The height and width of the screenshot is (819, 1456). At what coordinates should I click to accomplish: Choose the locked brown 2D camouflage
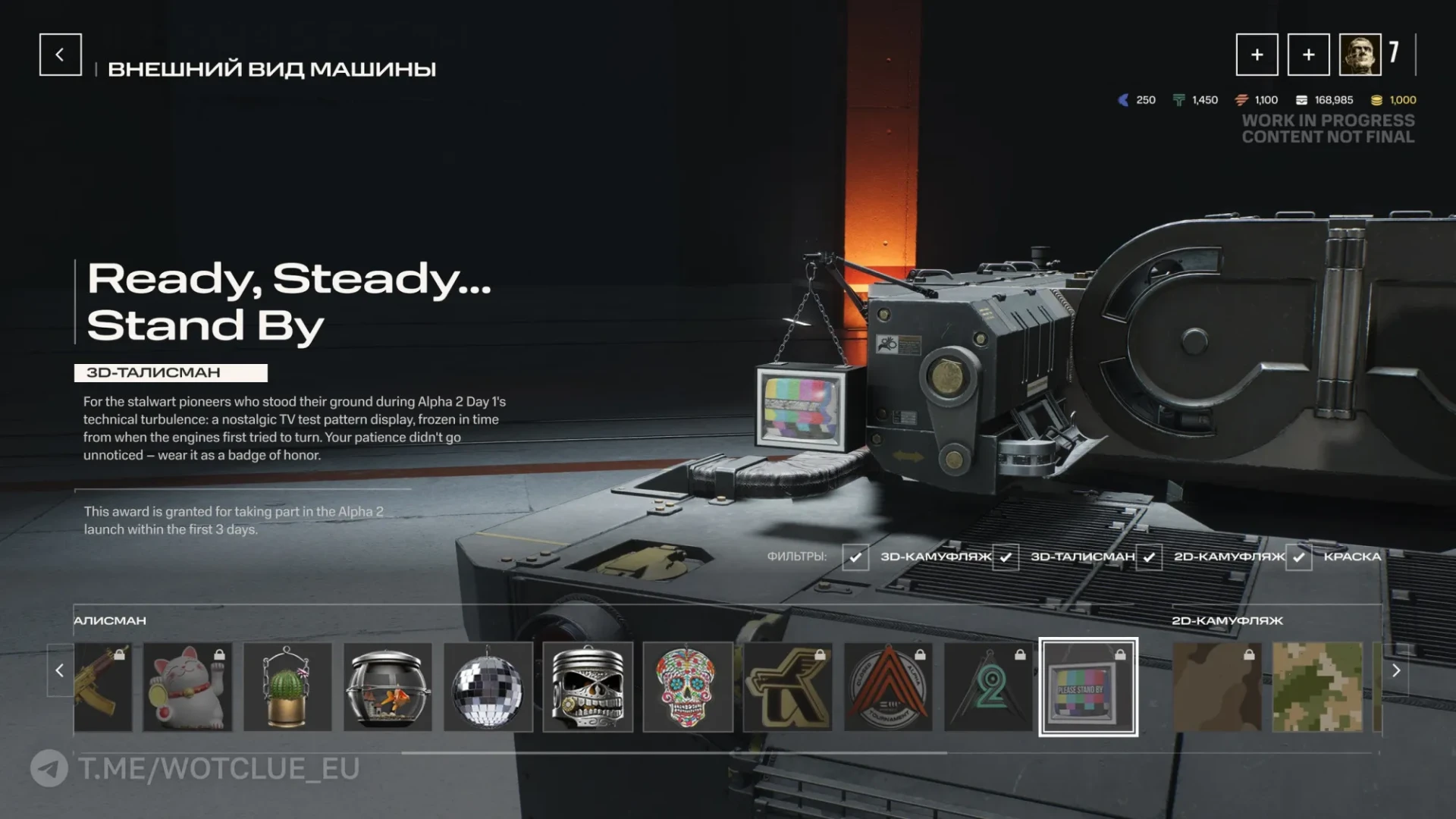pos(1217,687)
